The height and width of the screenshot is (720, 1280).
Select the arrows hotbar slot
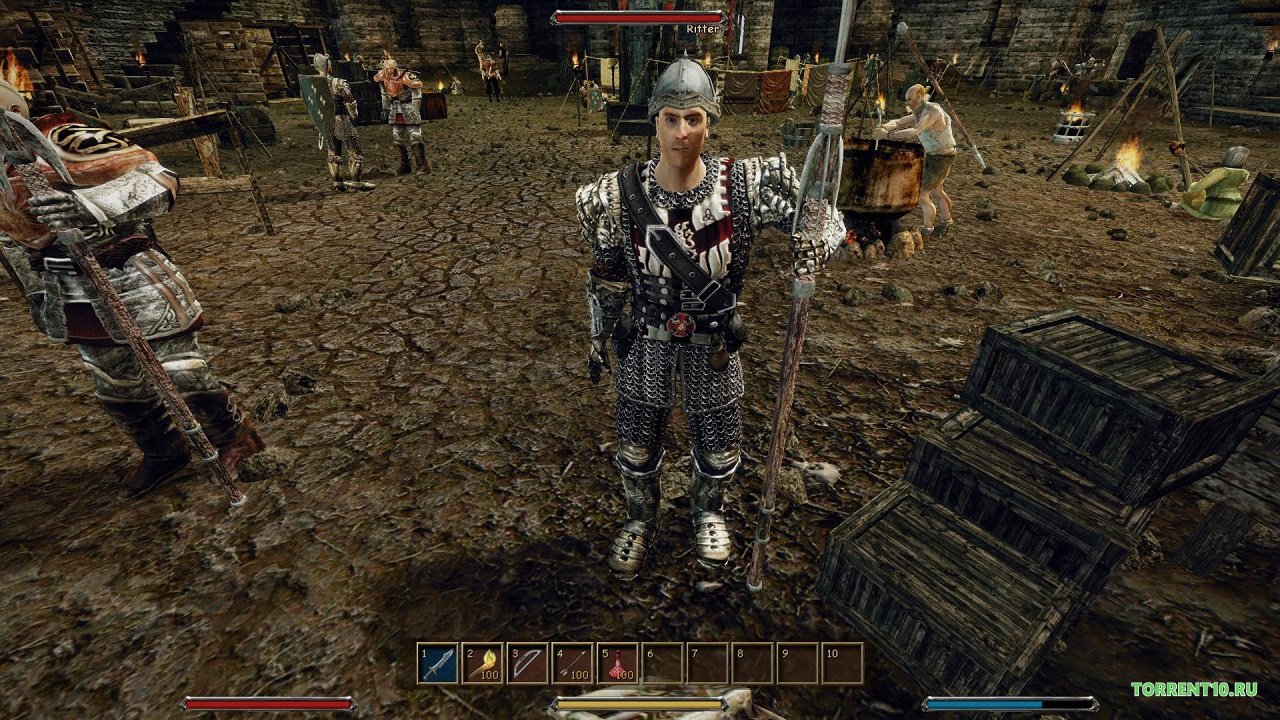tap(573, 663)
